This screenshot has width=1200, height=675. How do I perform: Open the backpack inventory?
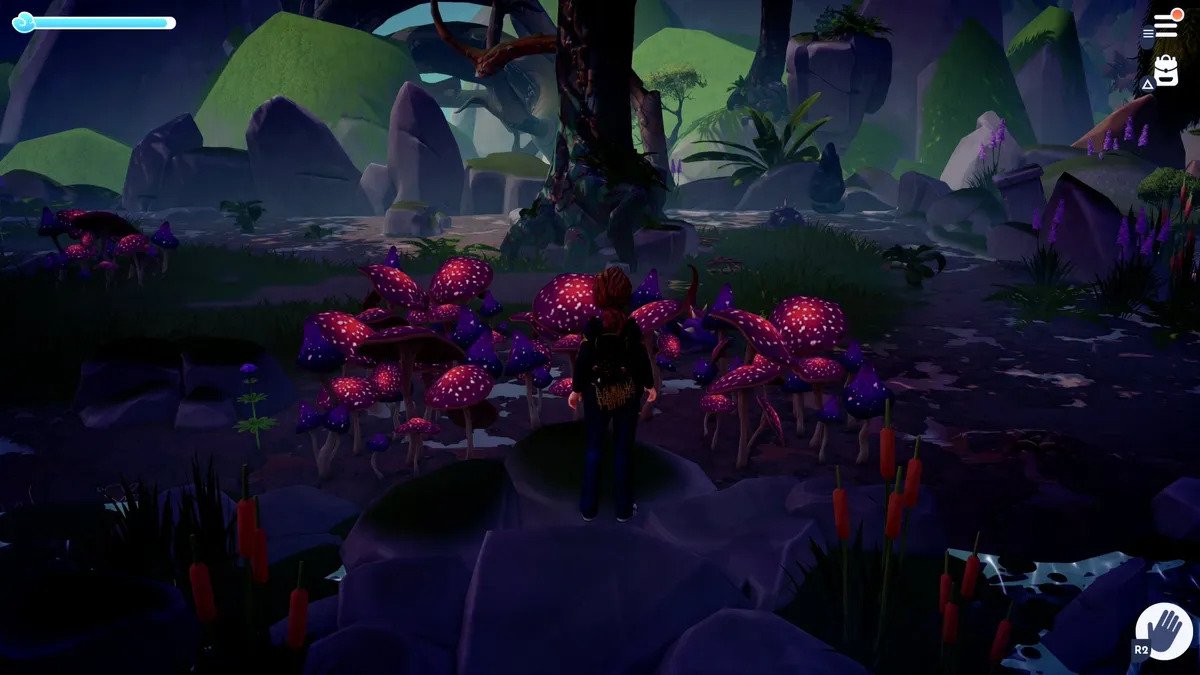(x=1166, y=70)
